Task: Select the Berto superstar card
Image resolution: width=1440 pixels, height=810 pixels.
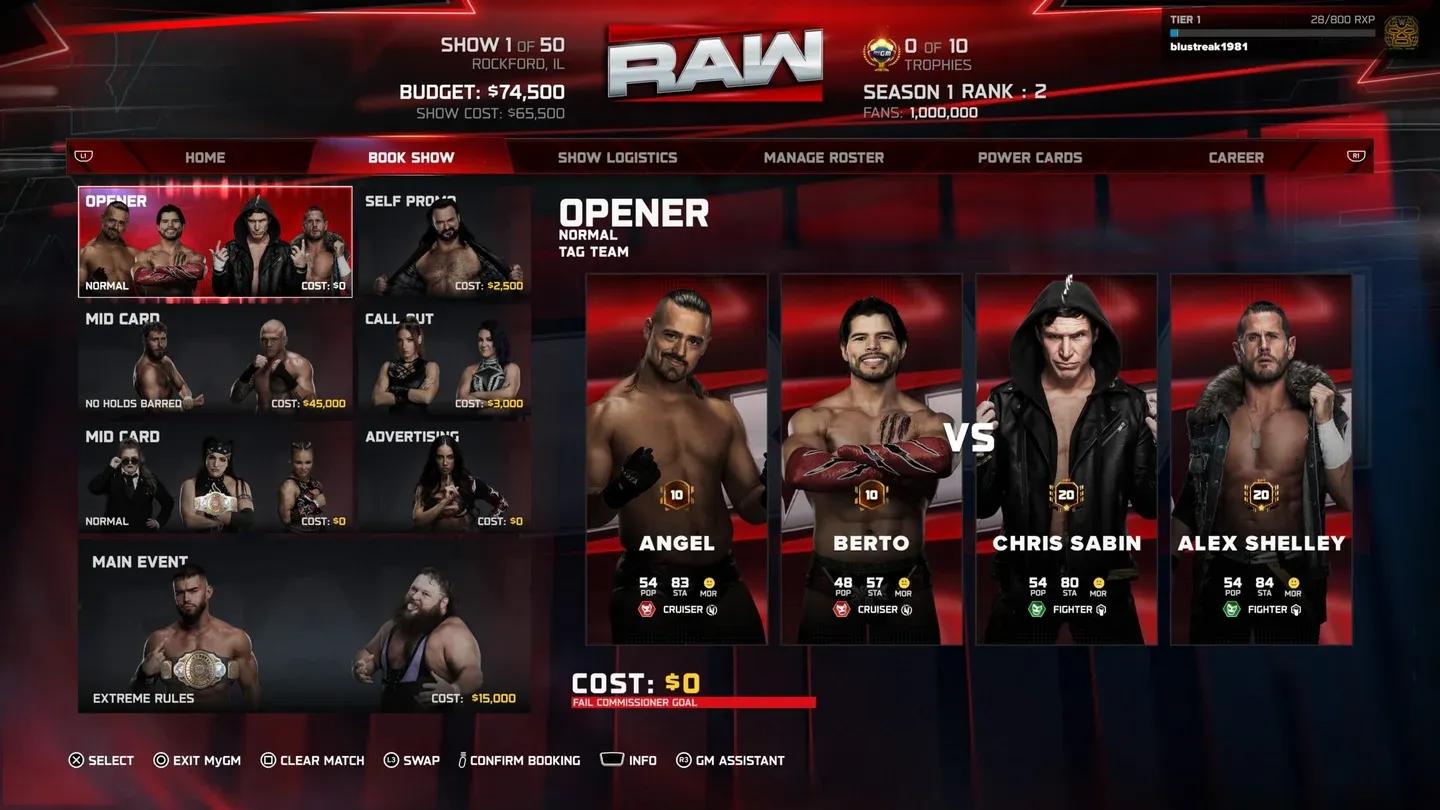Action: tap(870, 460)
